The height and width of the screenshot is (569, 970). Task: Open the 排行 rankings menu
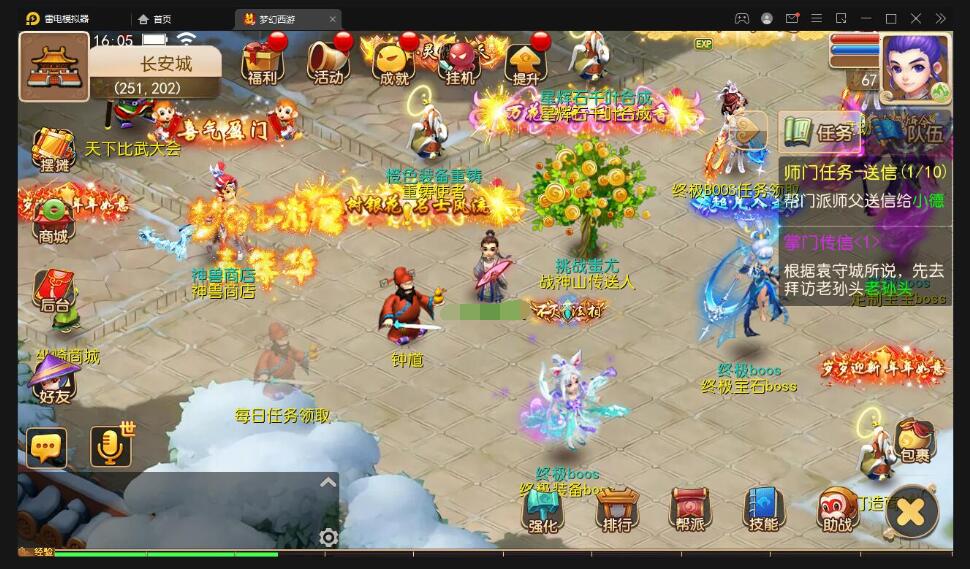pos(616,510)
